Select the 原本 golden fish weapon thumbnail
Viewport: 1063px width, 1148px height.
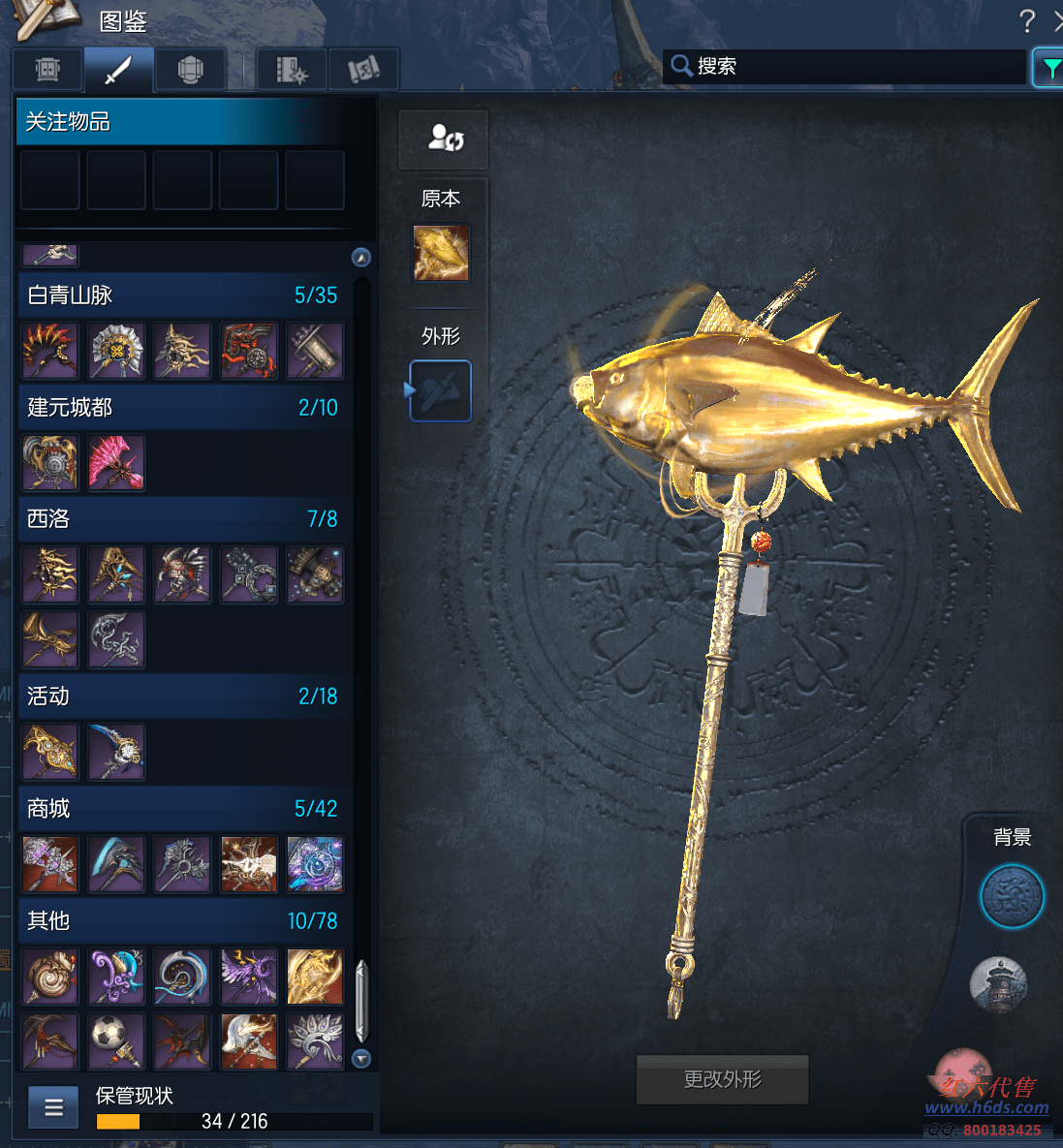(441, 253)
